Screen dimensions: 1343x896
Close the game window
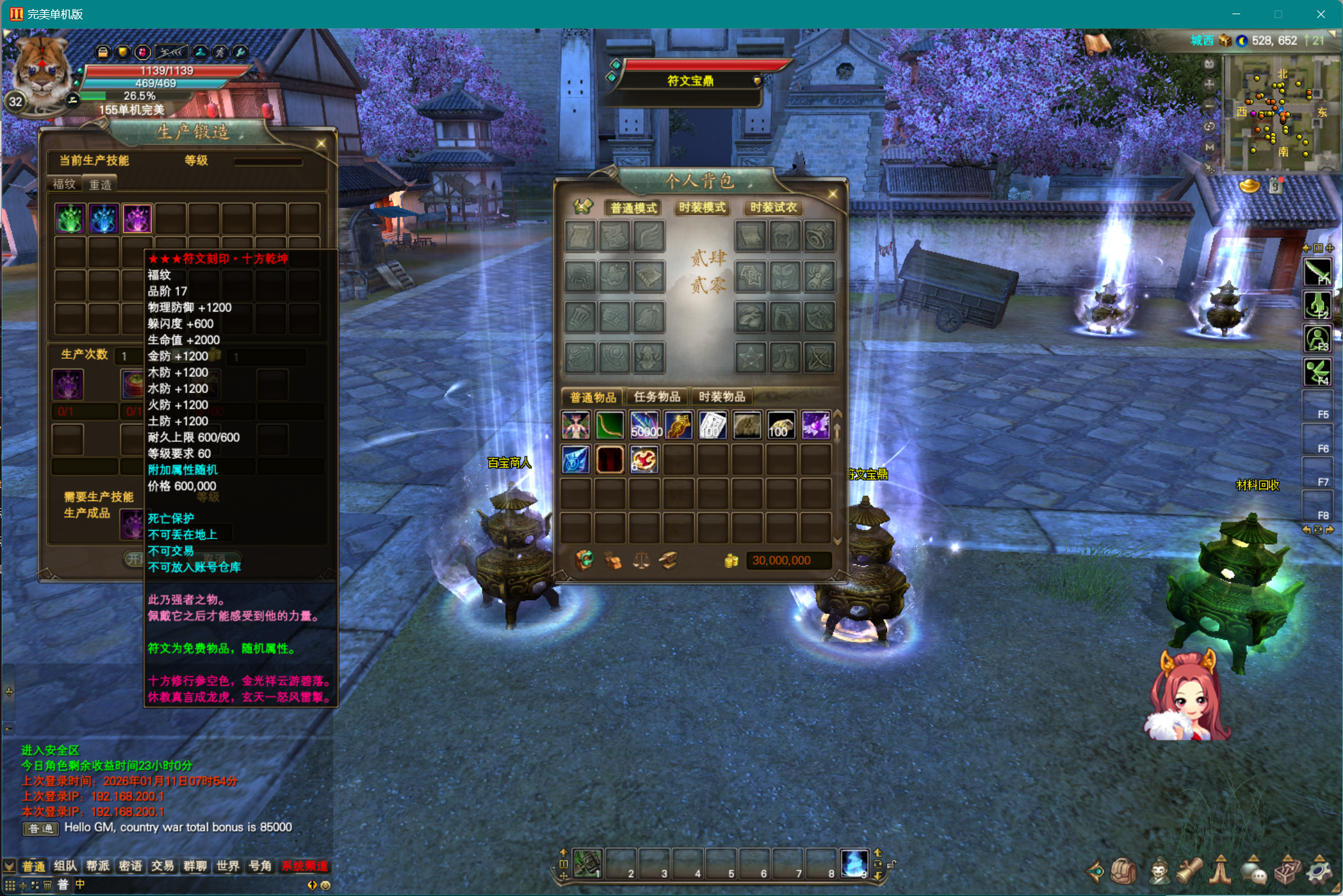(x=1320, y=14)
